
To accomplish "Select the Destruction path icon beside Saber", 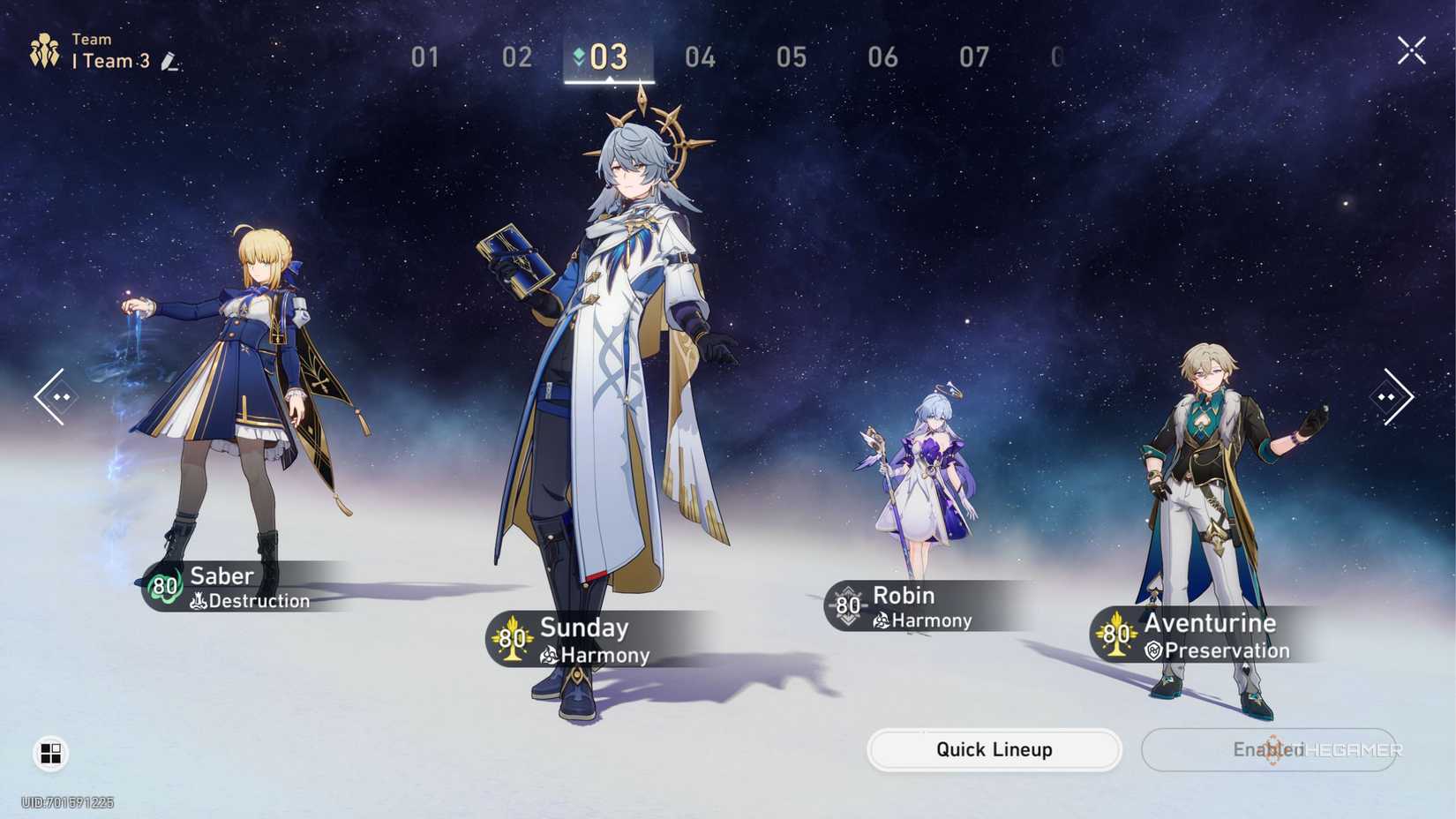I will 198,602.
